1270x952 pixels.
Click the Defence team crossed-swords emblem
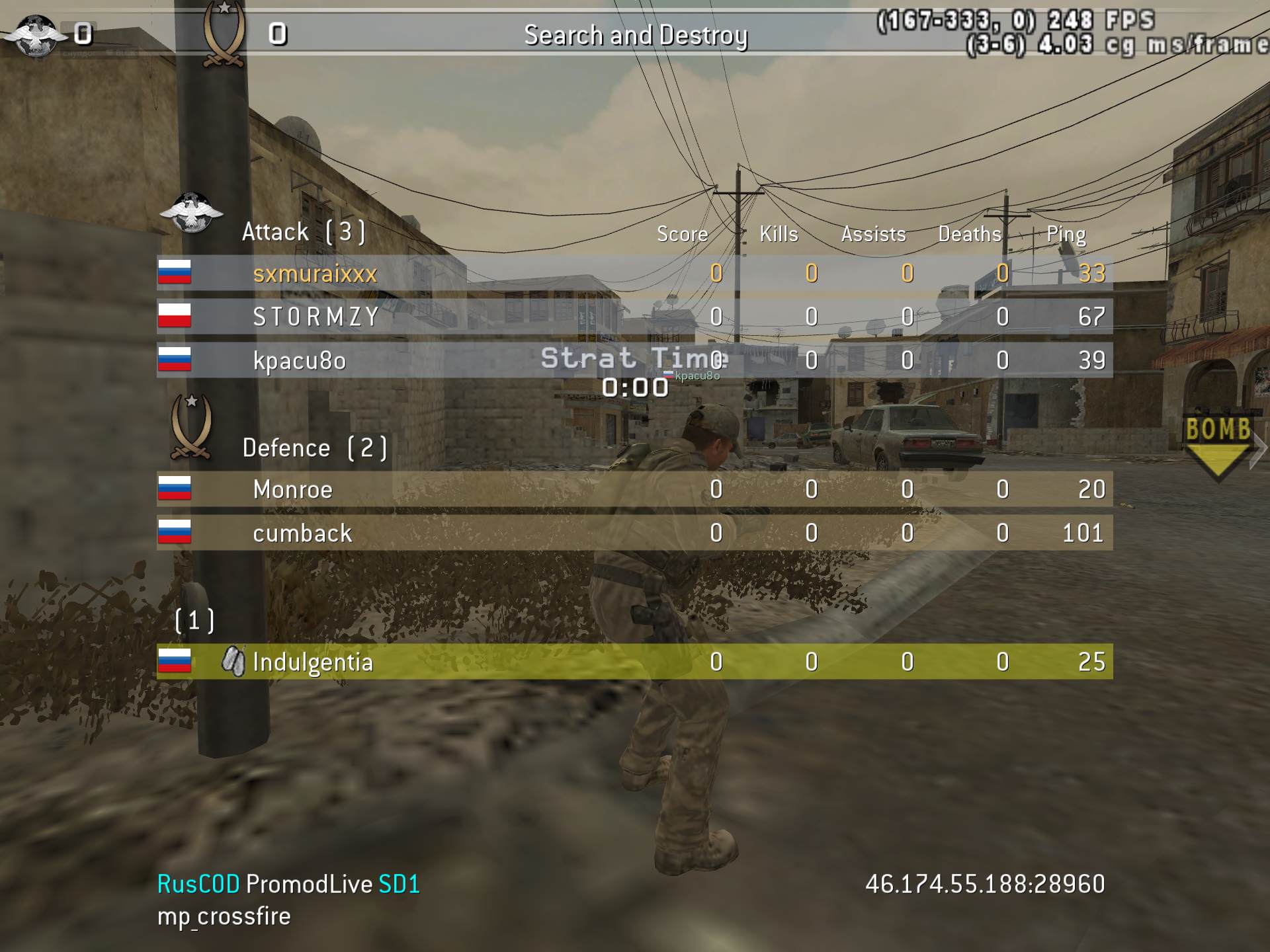[191, 426]
